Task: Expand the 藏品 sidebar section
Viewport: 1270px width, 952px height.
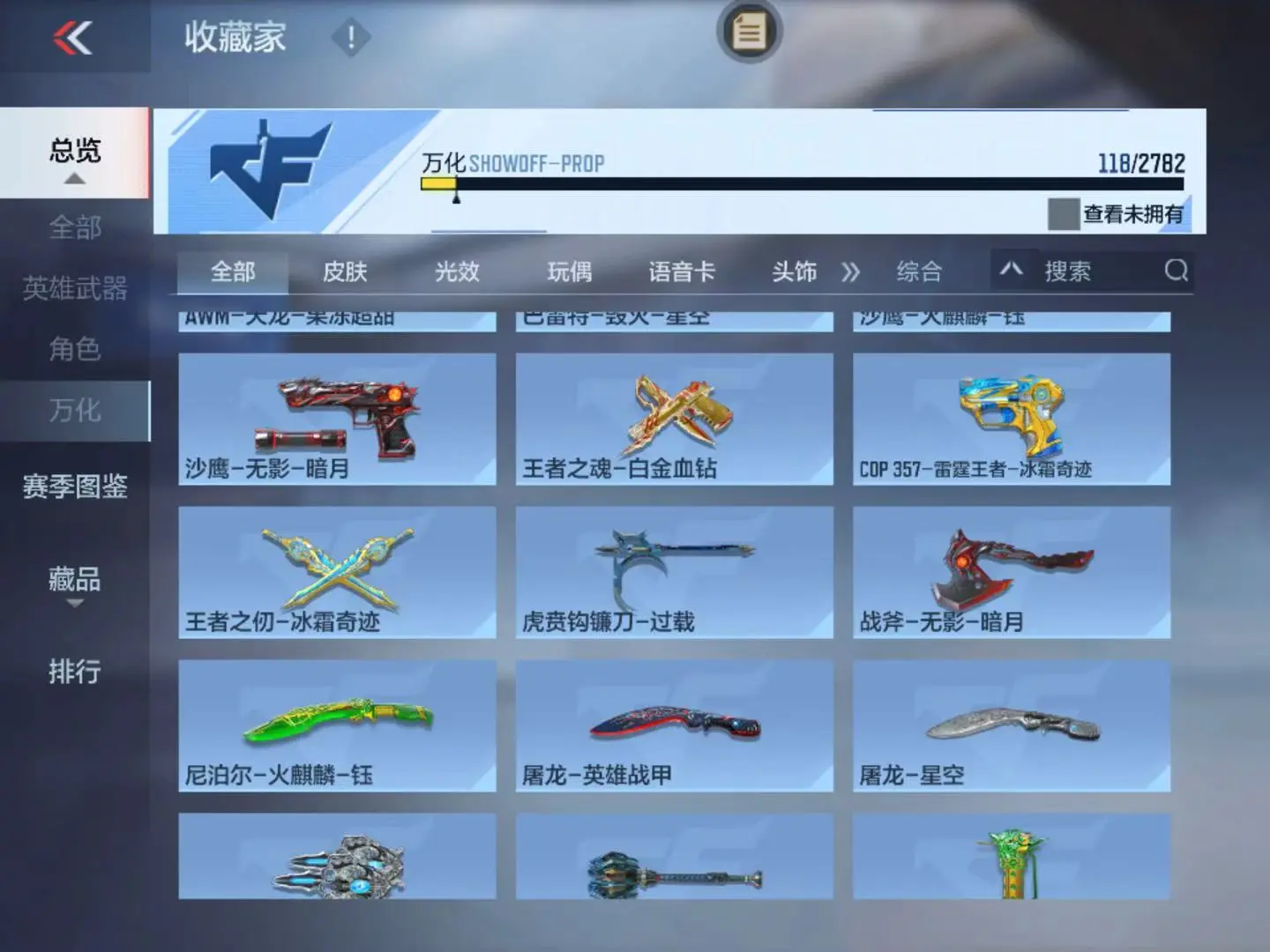Action: (75, 581)
